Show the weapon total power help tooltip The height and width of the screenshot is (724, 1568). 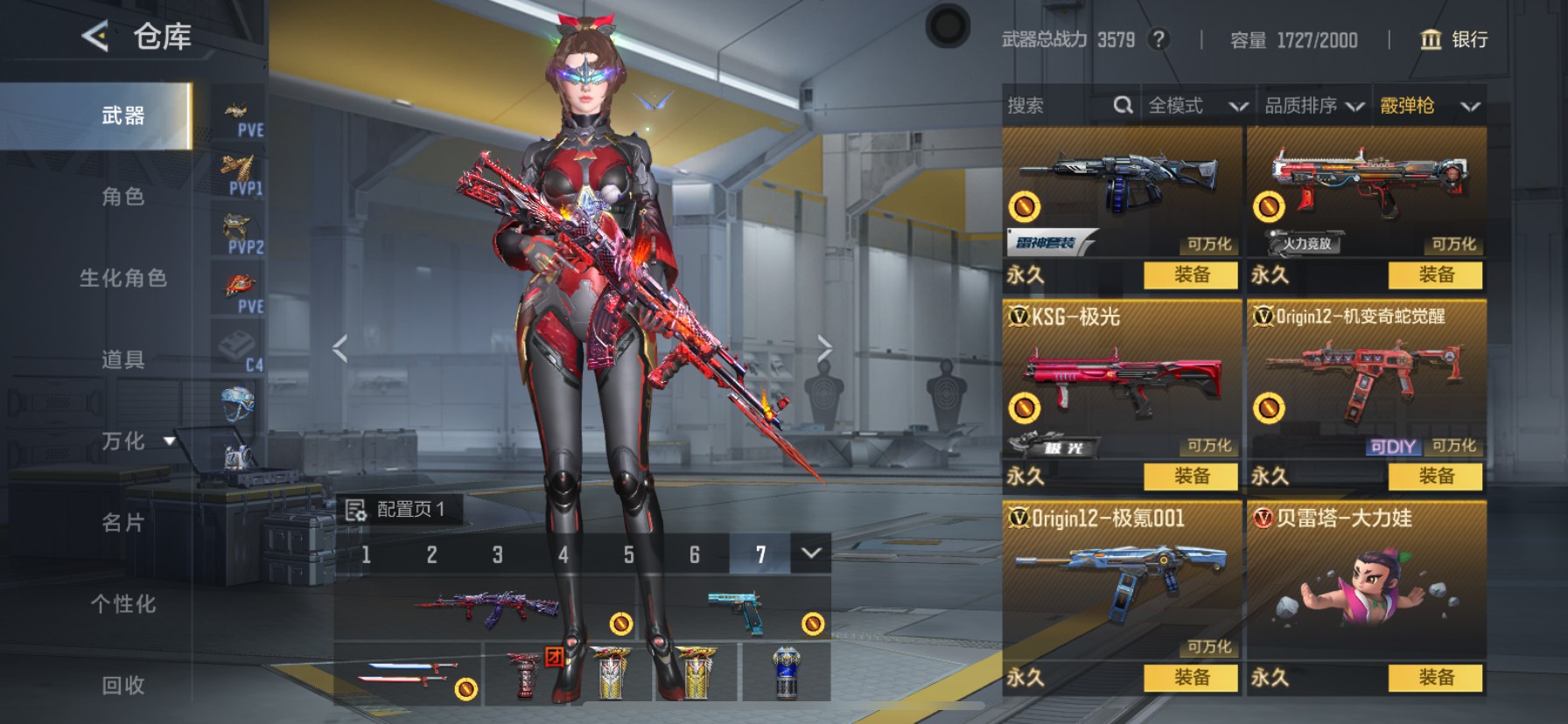point(1158,39)
